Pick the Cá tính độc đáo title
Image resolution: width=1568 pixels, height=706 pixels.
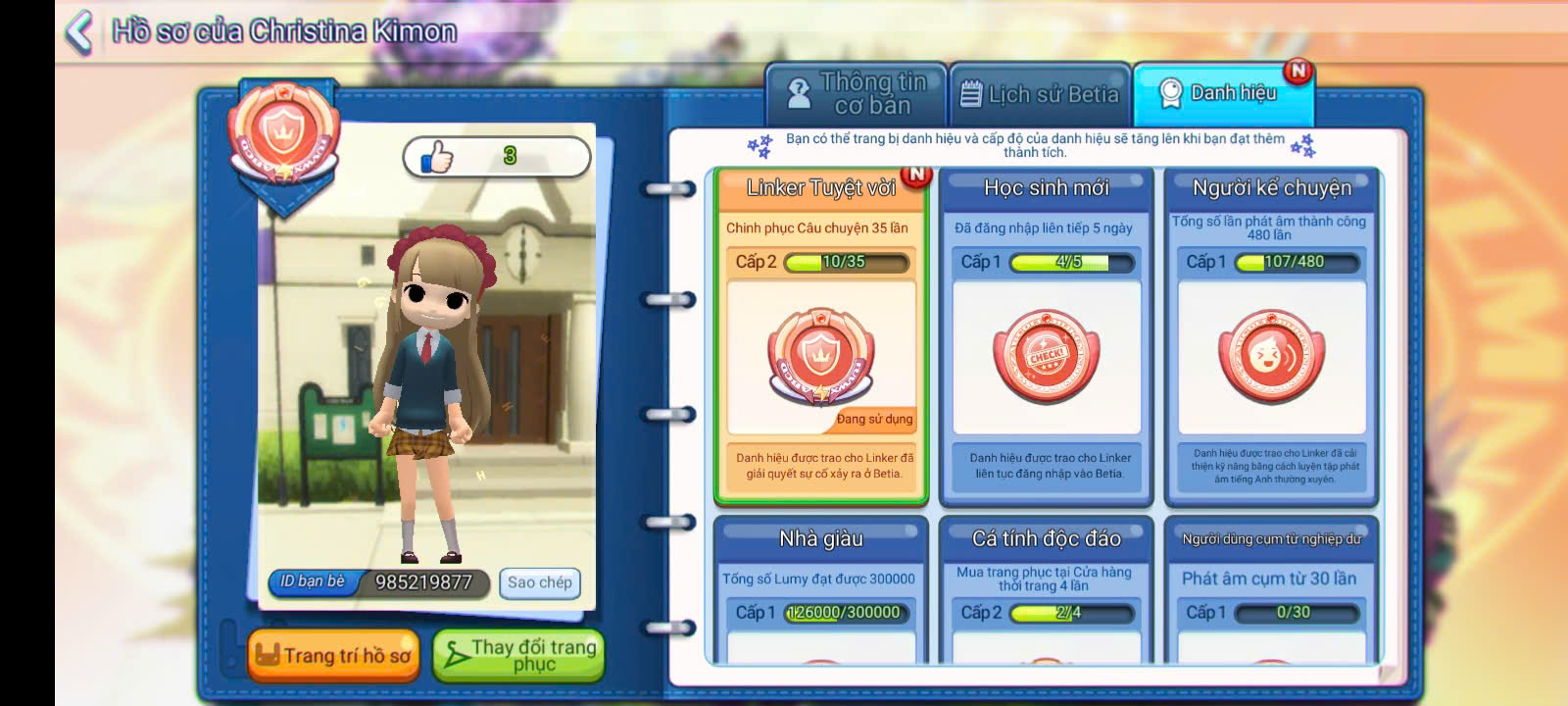click(x=1046, y=590)
